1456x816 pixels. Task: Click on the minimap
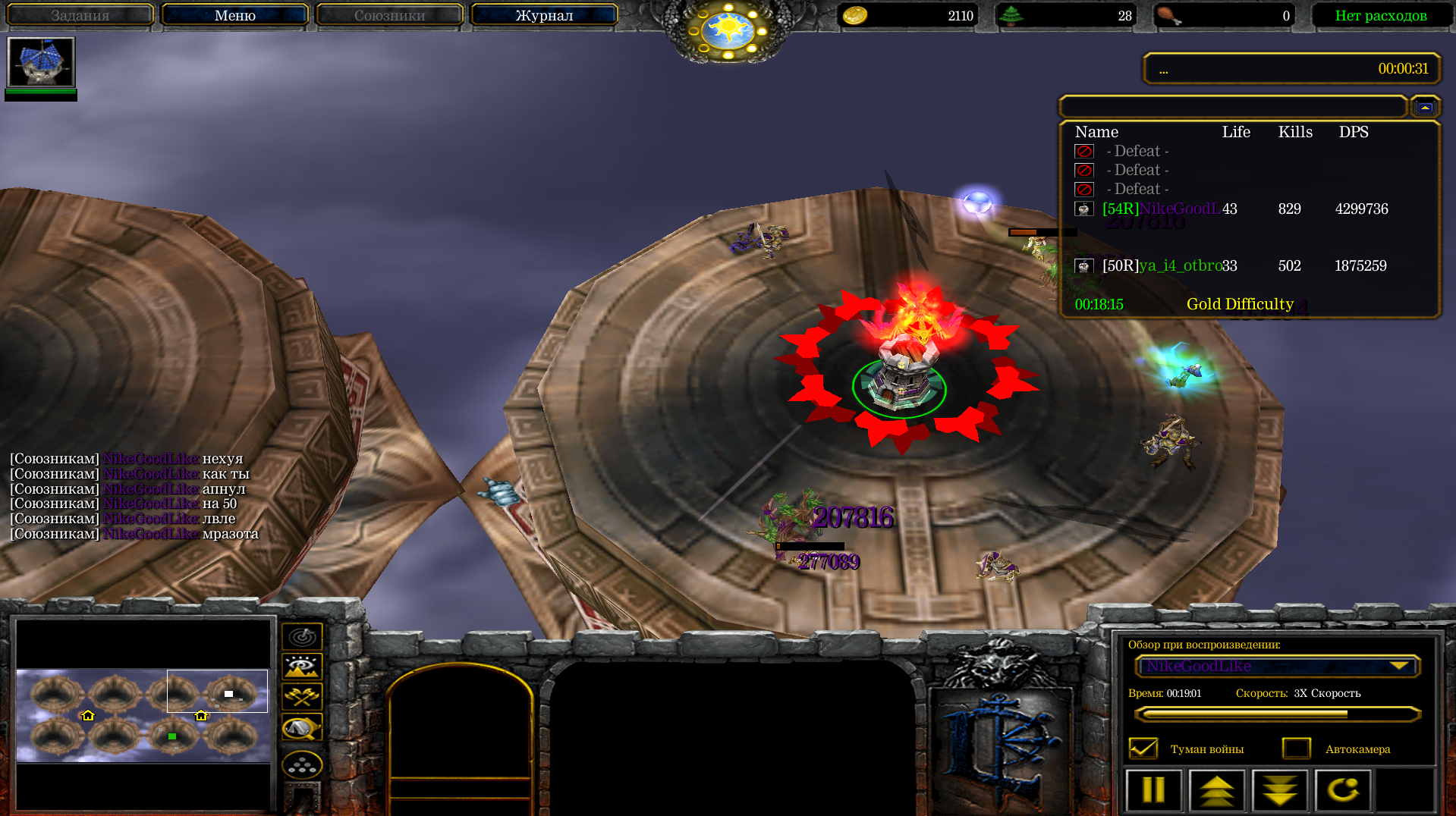tap(143, 714)
